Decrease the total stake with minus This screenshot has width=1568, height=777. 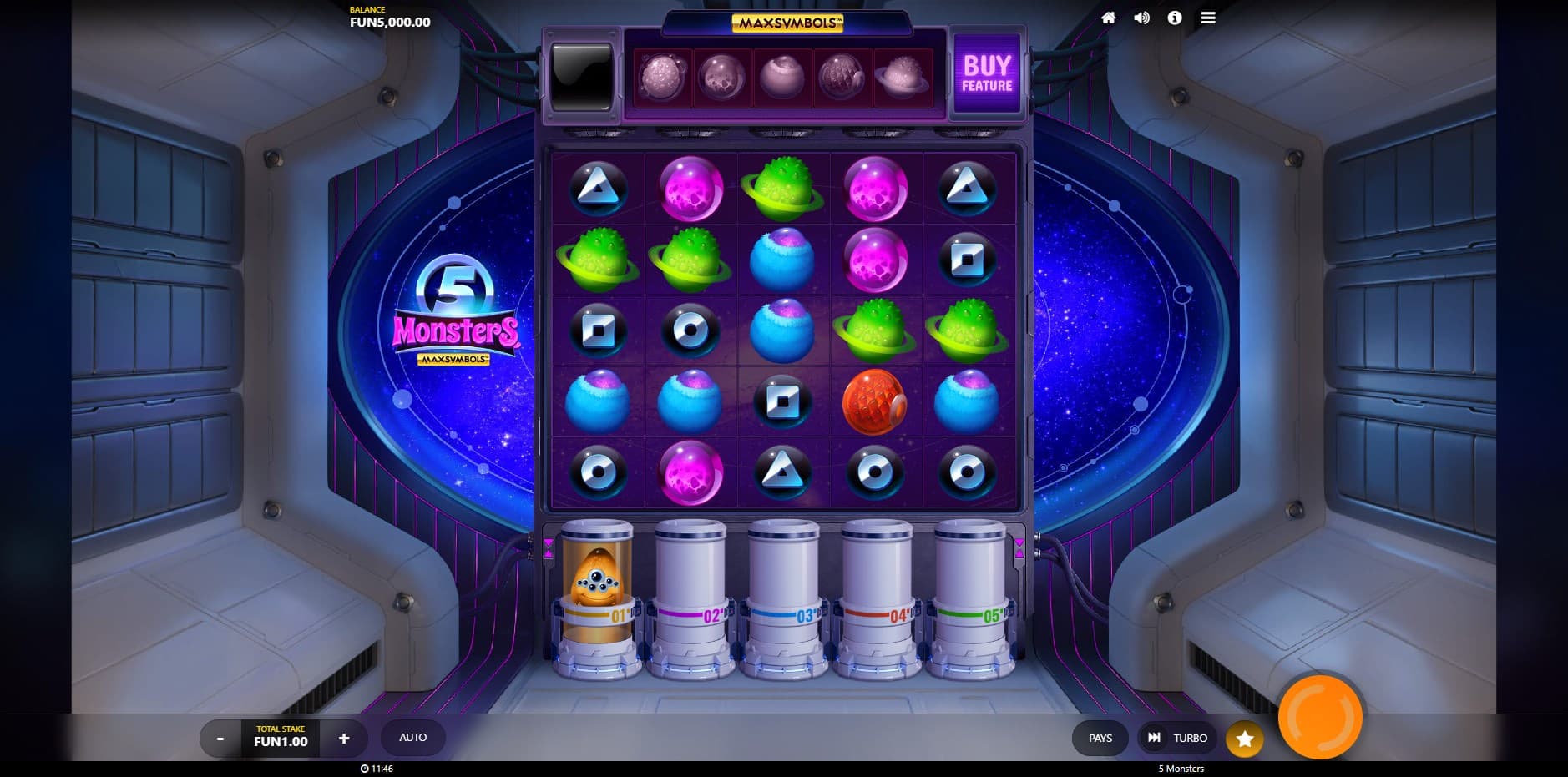pos(220,739)
